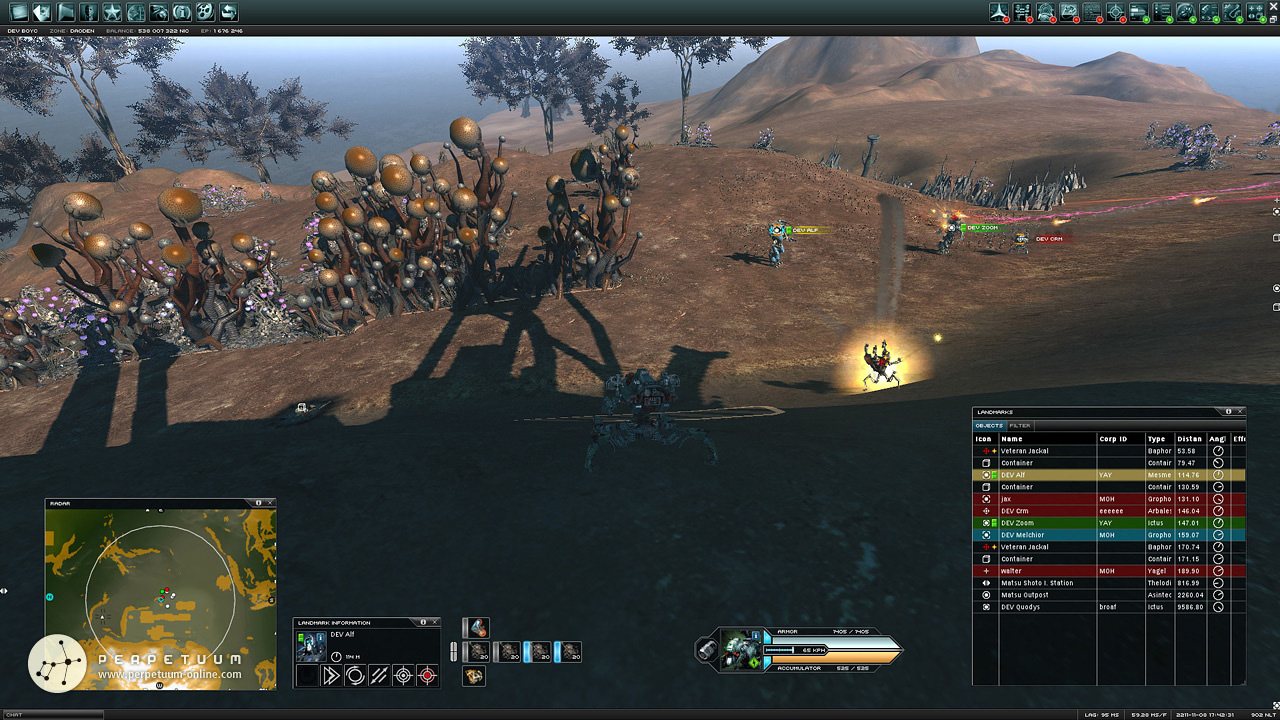
Task: Open the star icon in top toolbar
Action: (x=111, y=12)
